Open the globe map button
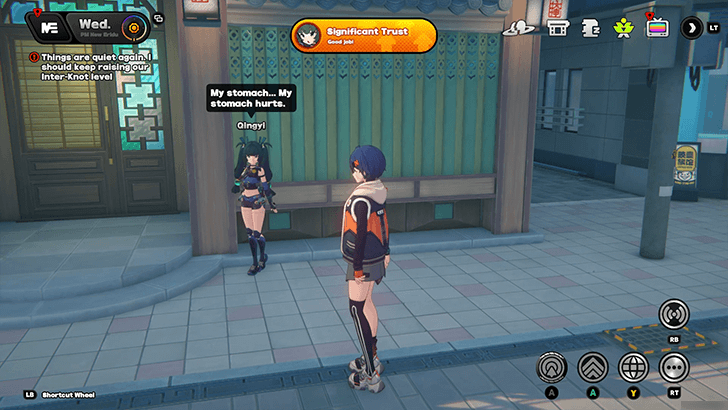The width and height of the screenshot is (728, 410). [634, 367]
